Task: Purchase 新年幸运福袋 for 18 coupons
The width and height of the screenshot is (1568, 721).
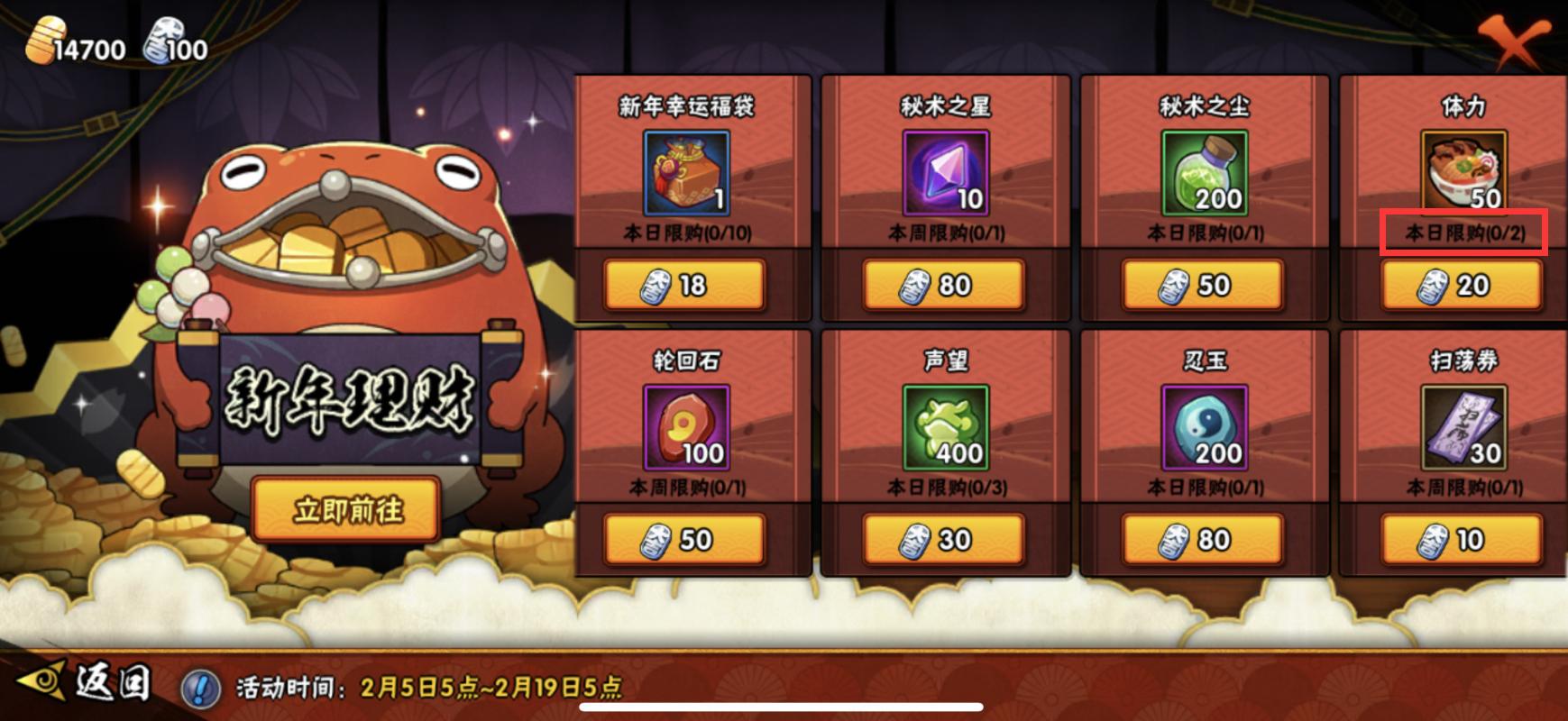Action: click(685, 286)
